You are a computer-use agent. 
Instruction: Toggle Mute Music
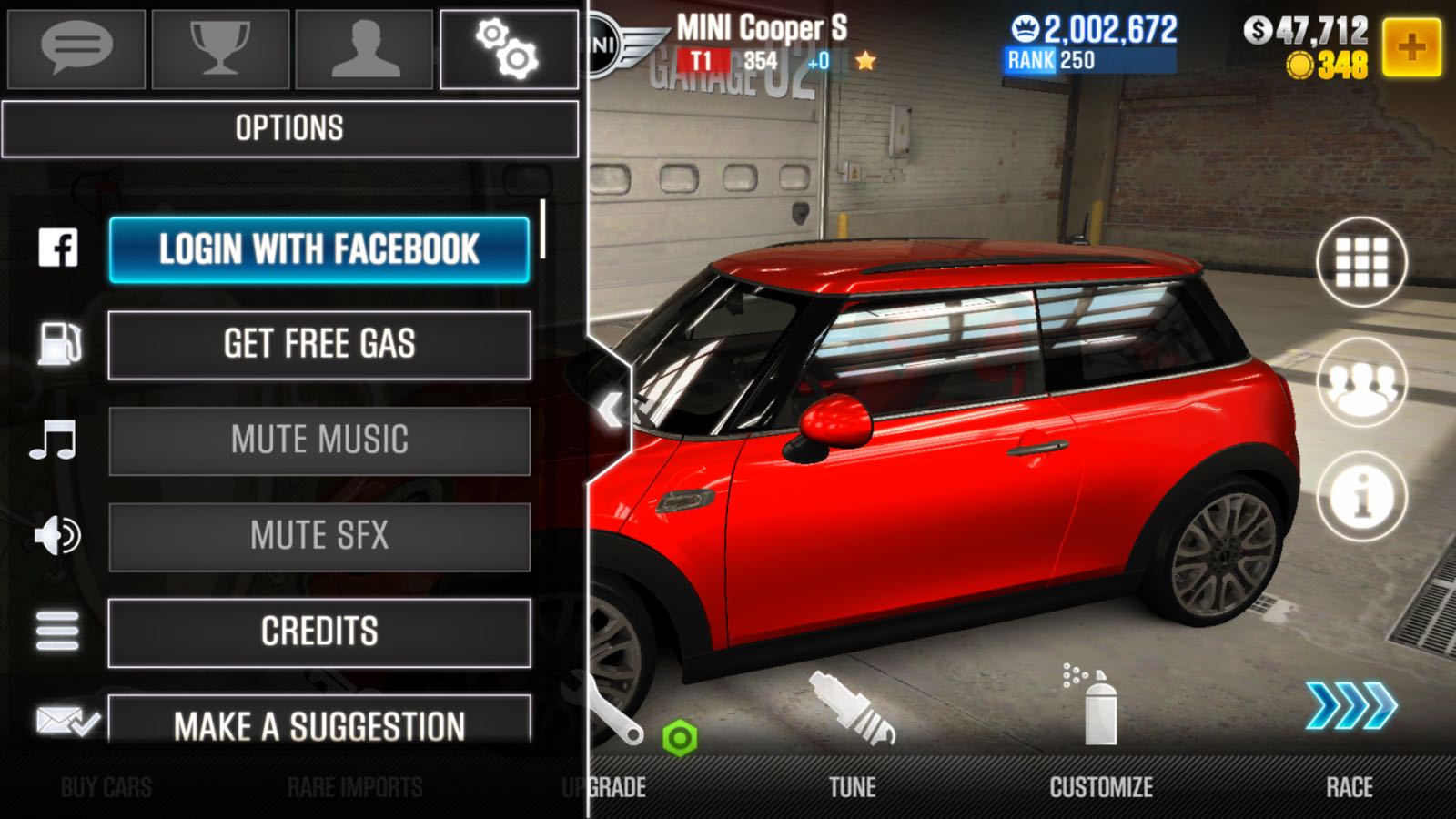tap(318, 440)
